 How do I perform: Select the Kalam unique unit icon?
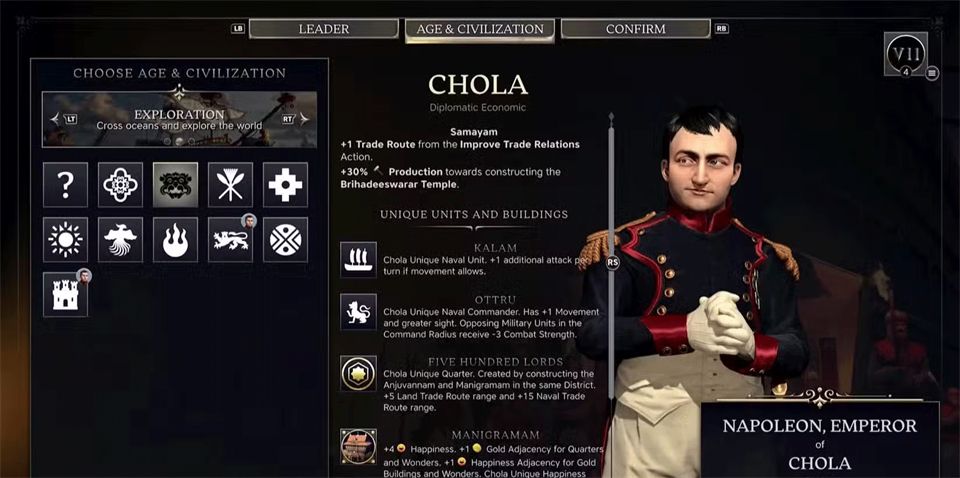coord(358,256)
